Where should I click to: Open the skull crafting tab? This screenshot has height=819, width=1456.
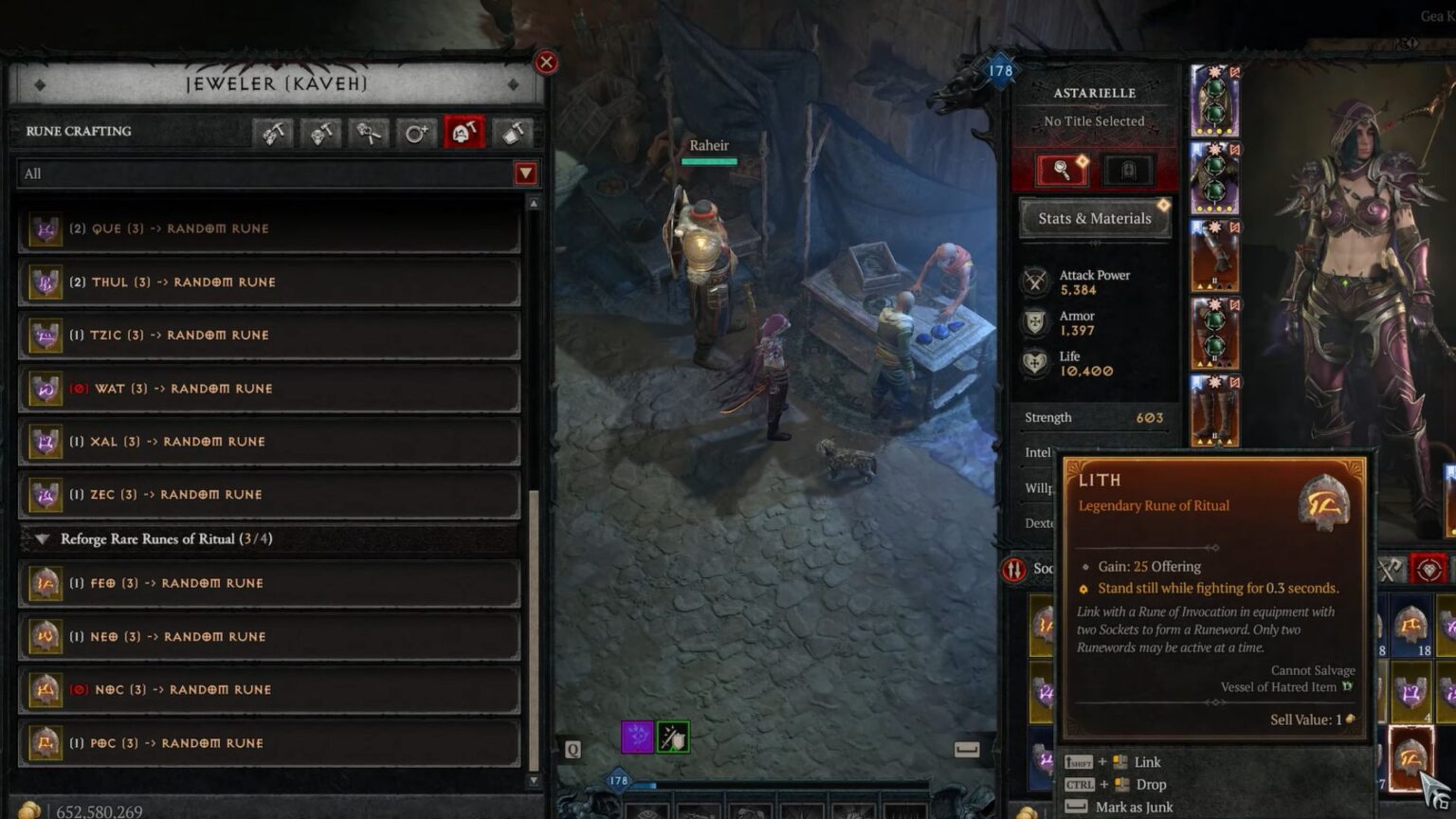[x=320, y=133]
